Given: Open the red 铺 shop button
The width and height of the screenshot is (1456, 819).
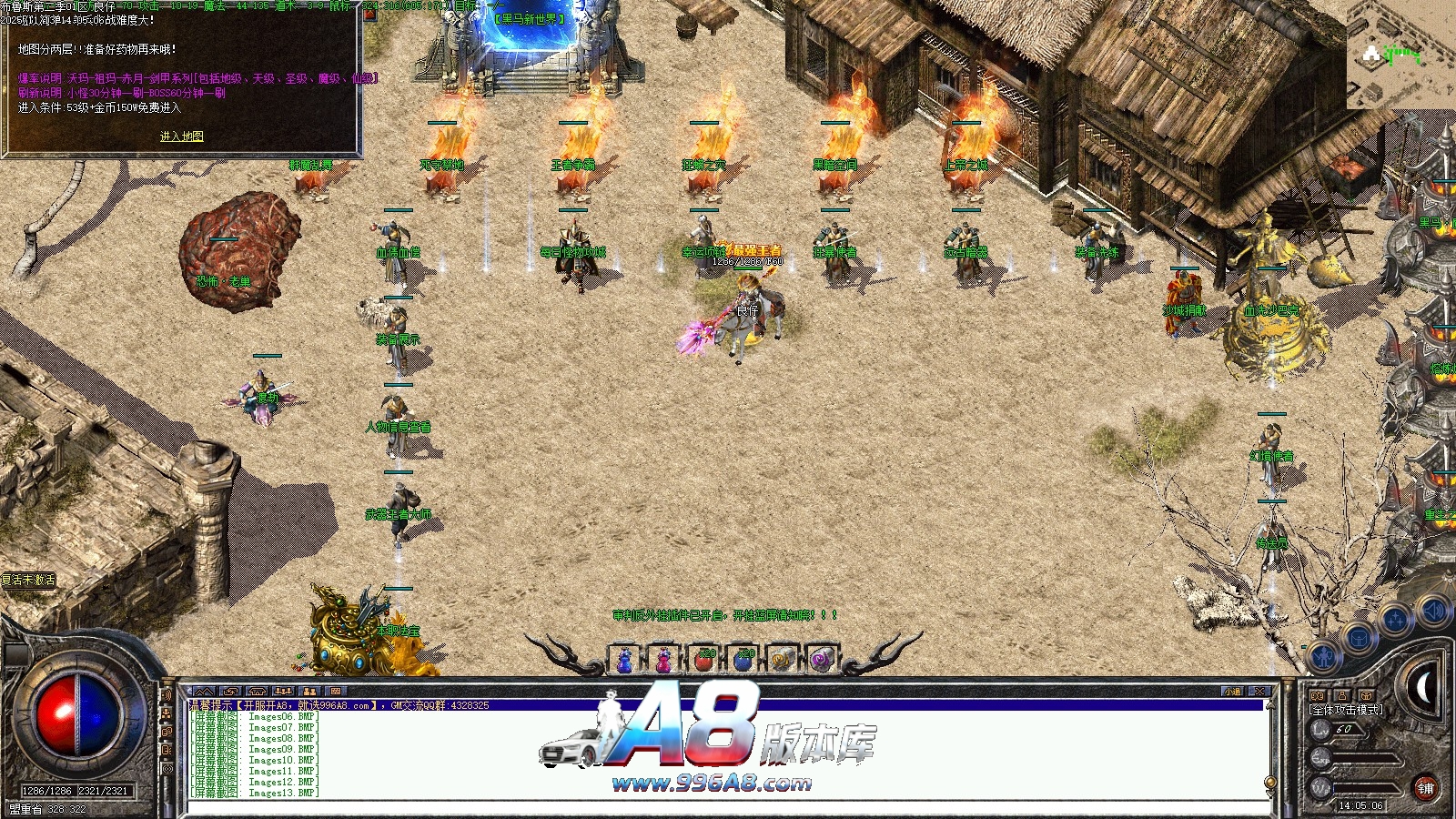Looking at the screenshot, I should [1425, 788].
